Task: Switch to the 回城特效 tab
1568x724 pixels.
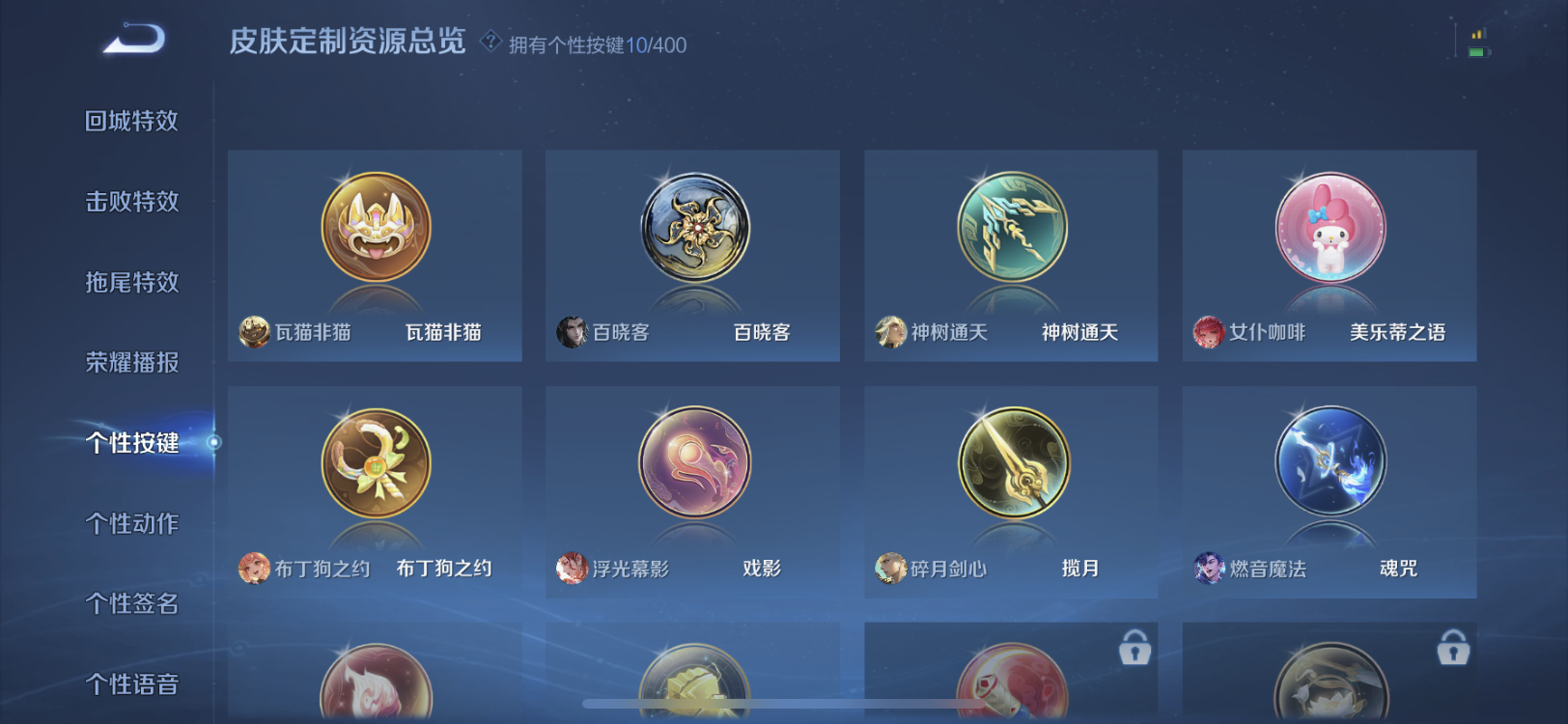Action: [133, 120]
